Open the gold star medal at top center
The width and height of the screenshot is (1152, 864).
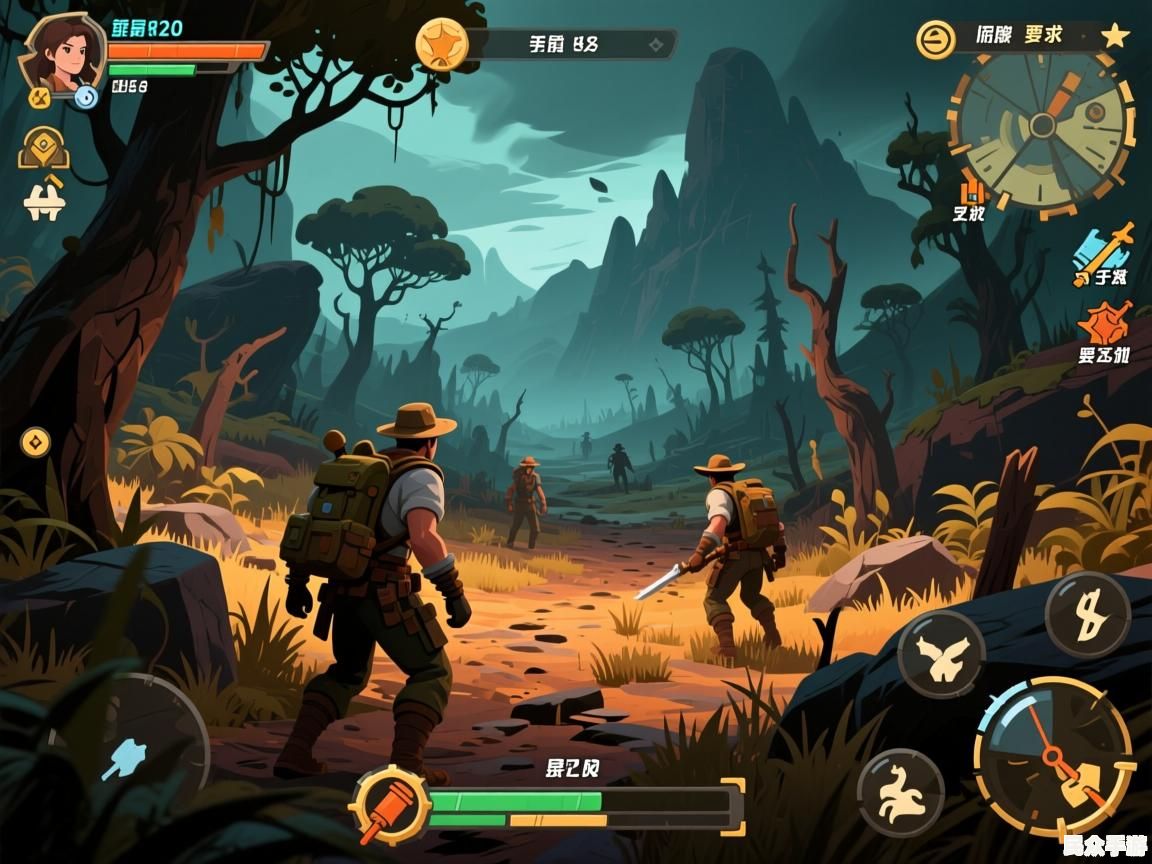[441, 44]
